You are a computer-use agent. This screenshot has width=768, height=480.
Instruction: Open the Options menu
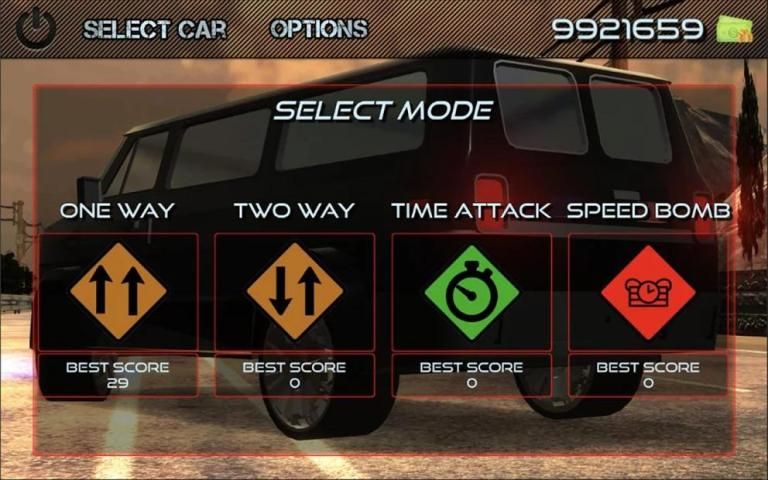[x=318, y=29]
